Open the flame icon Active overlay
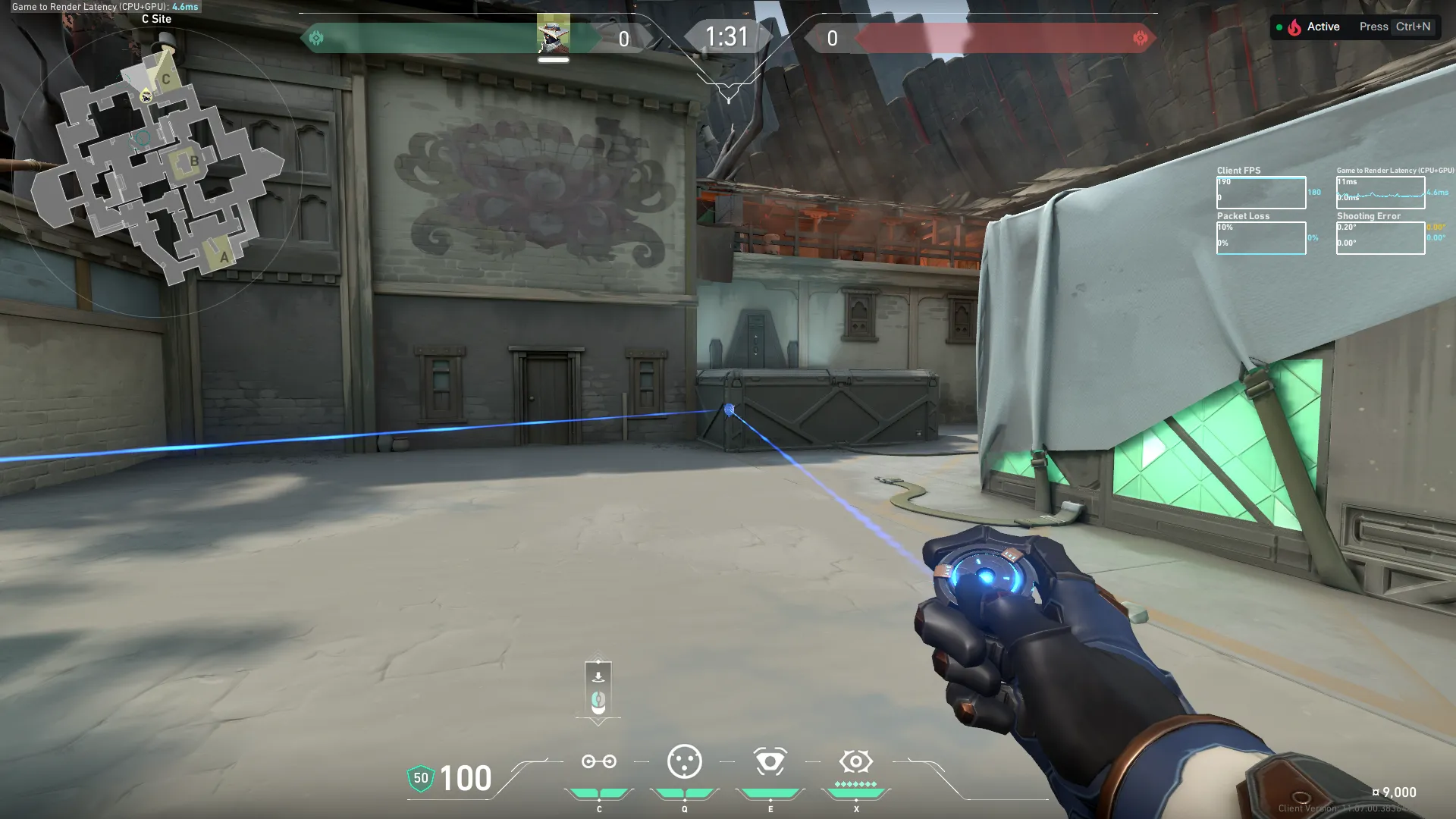The image size is (1456, 819). (x=1294, y=27)
